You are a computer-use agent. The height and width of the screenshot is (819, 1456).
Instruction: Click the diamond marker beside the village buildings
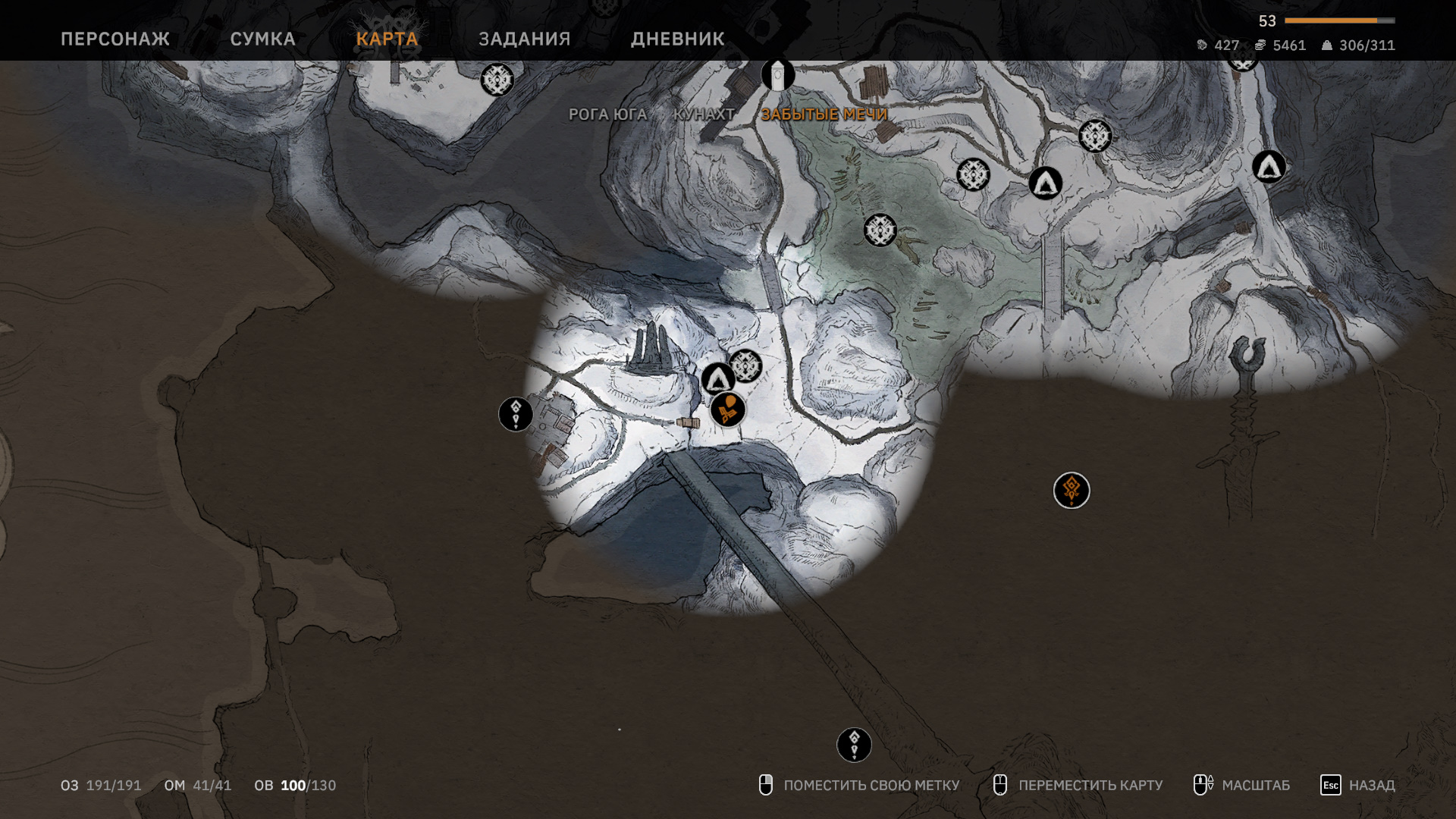[x=516, y=415]
